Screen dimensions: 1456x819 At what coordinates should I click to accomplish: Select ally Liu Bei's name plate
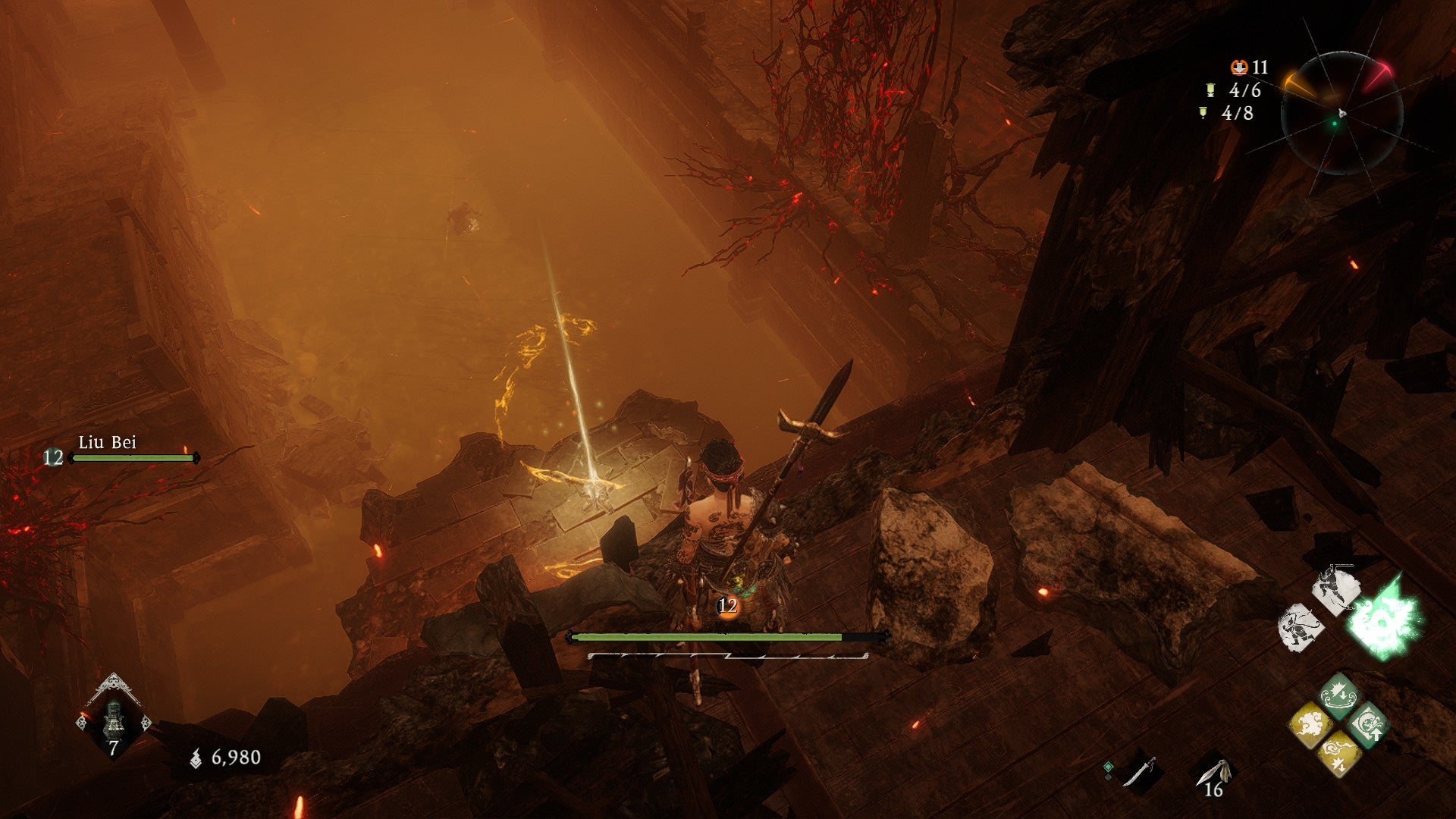pos(108,443)
